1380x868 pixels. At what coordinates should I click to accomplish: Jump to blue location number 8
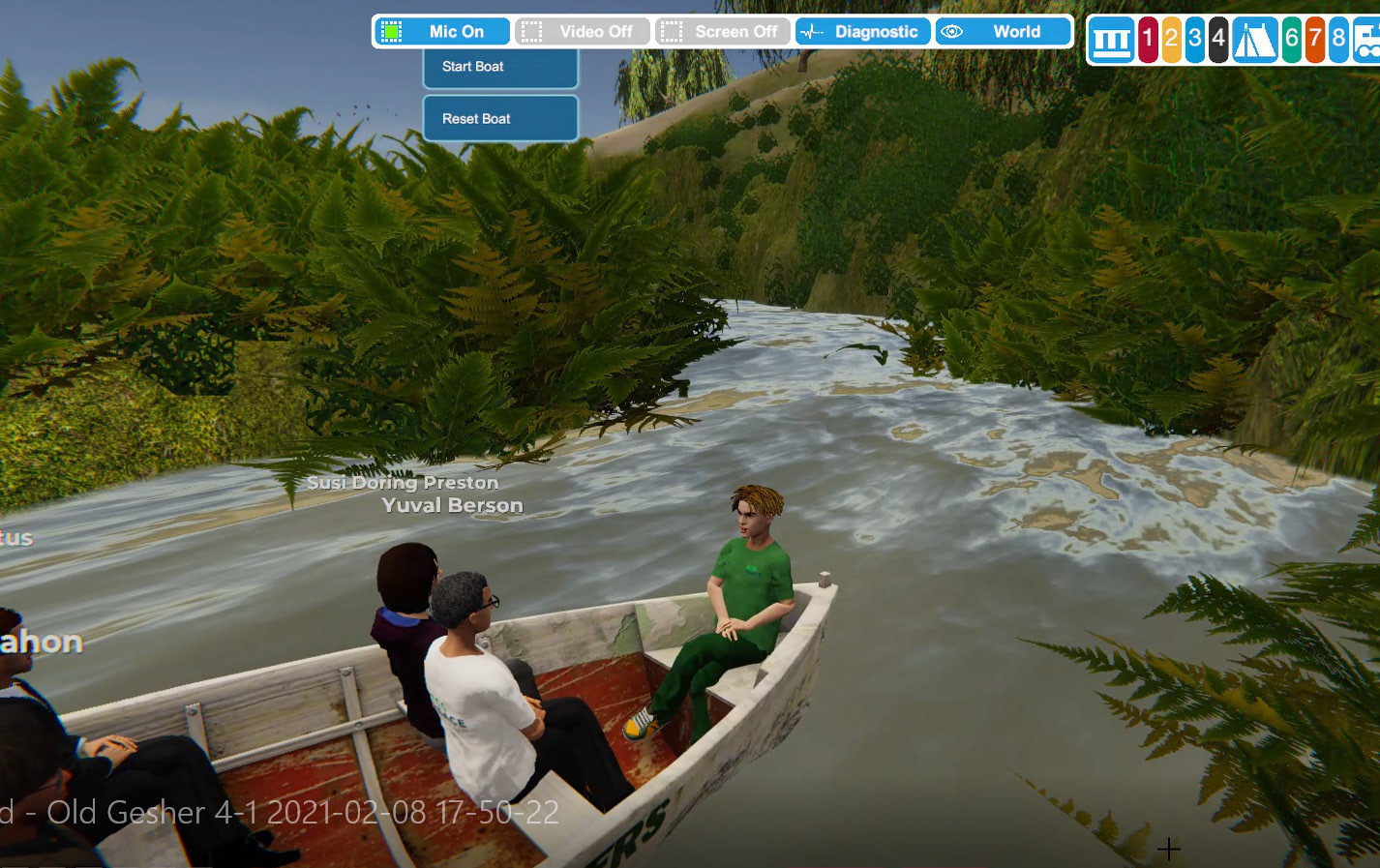[1338, 41]
